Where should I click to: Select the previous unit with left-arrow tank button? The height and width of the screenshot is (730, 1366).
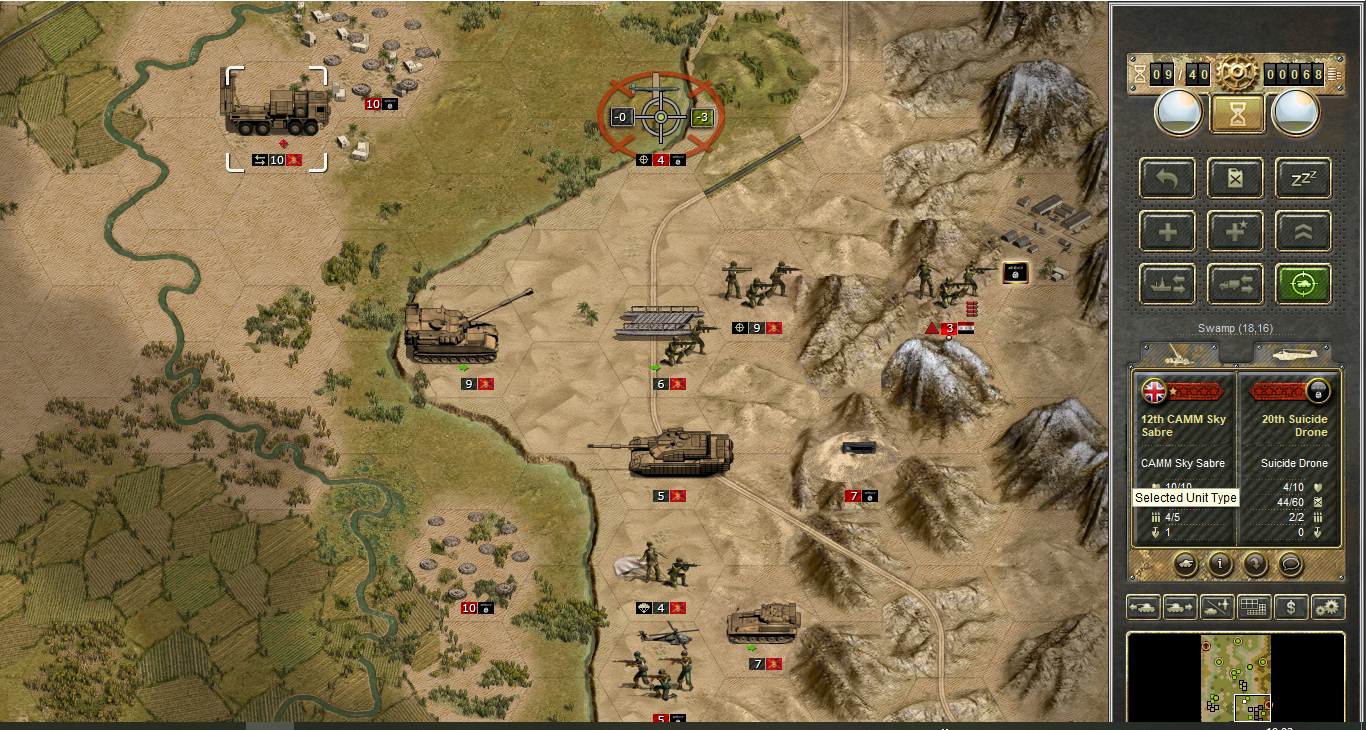click(x=1143, y=606)
